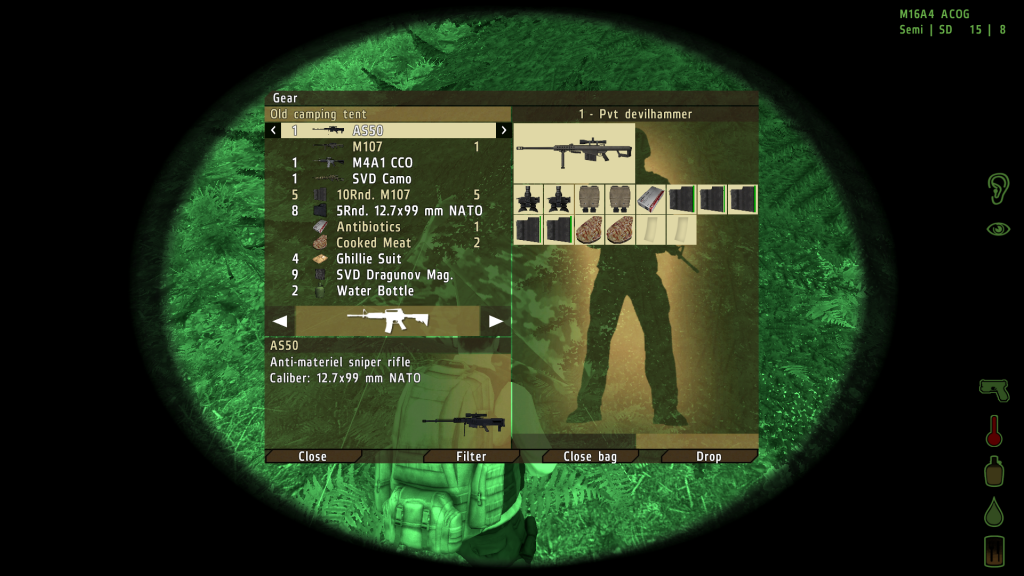The width and height of the screenshot is (1024, 576).
Task: Click the left arrow beside AS50 count
Action: tap(275, 131)
